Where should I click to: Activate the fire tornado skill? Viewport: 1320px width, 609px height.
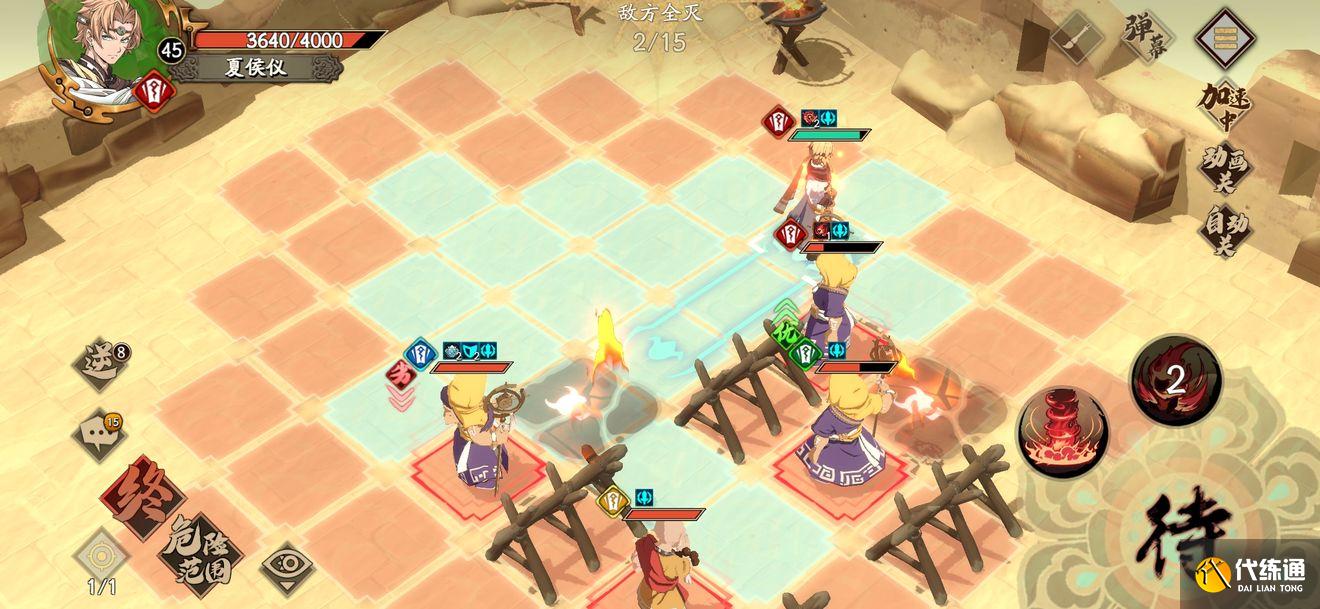[x=1063, y=433]
